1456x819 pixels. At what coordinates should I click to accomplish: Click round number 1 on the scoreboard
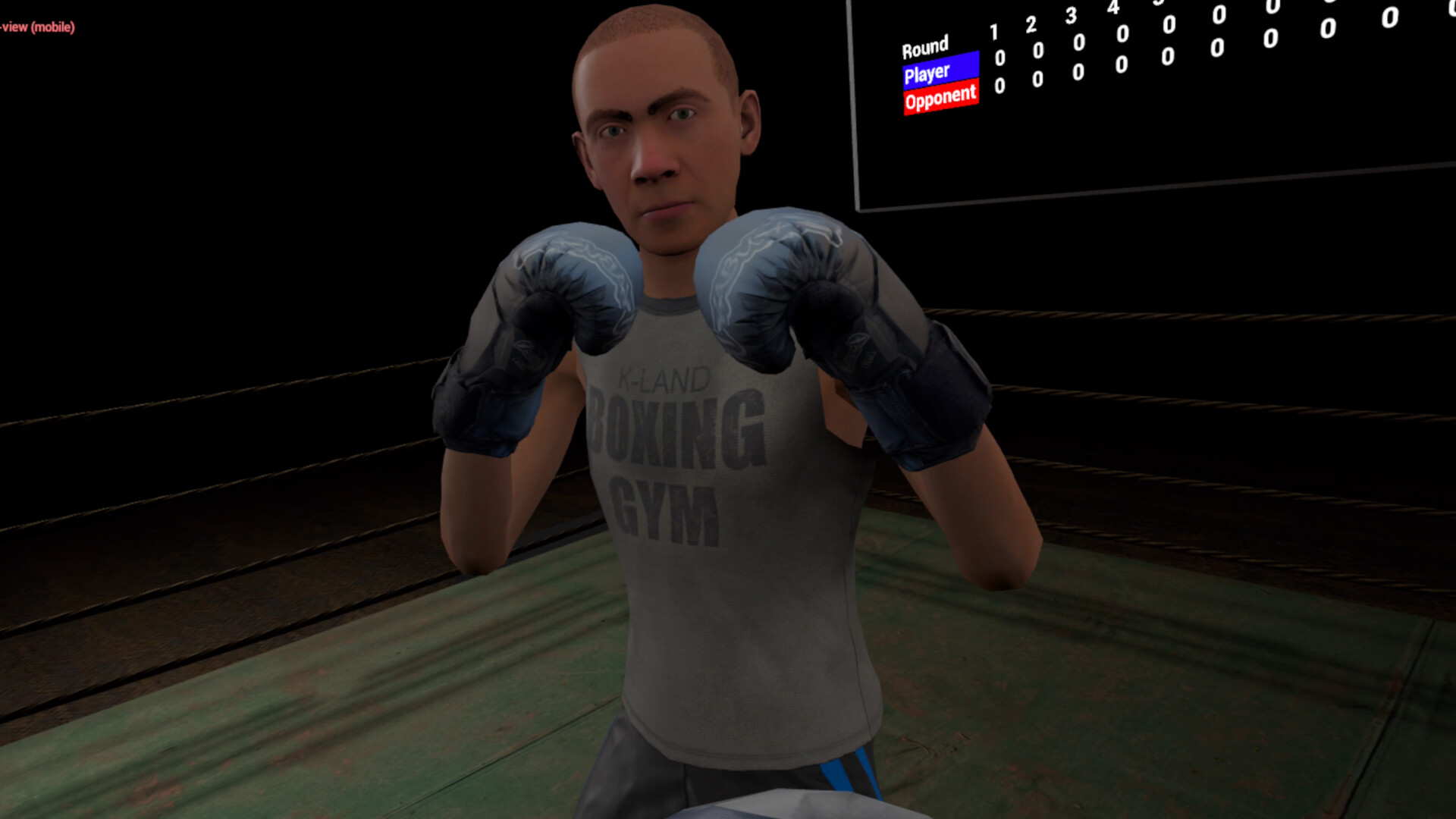pyautogui.click(x=996, y=33)
